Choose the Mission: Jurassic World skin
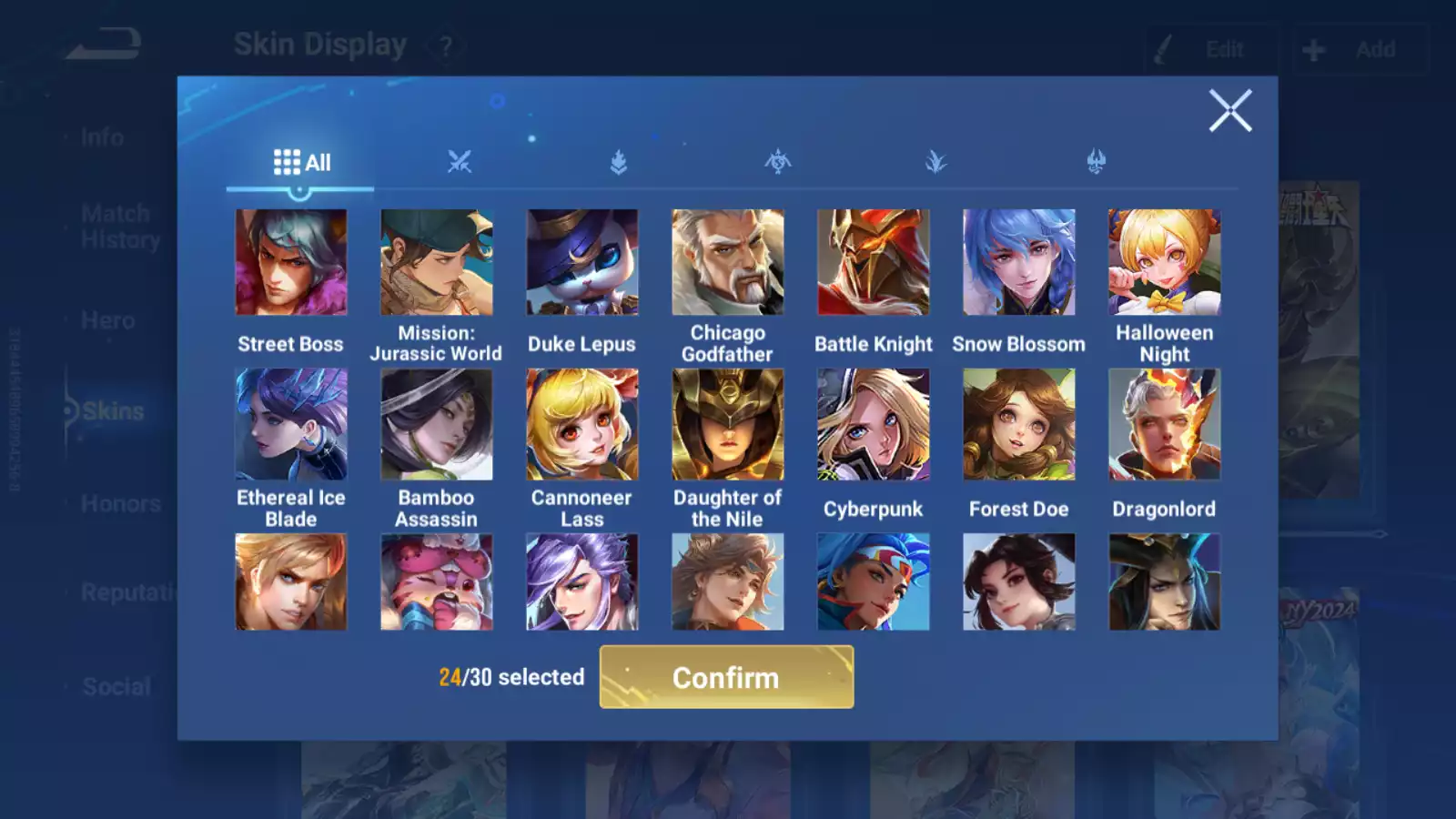Image resolution: width=1456 pixels, height=819 pixels. pos(437,263)
